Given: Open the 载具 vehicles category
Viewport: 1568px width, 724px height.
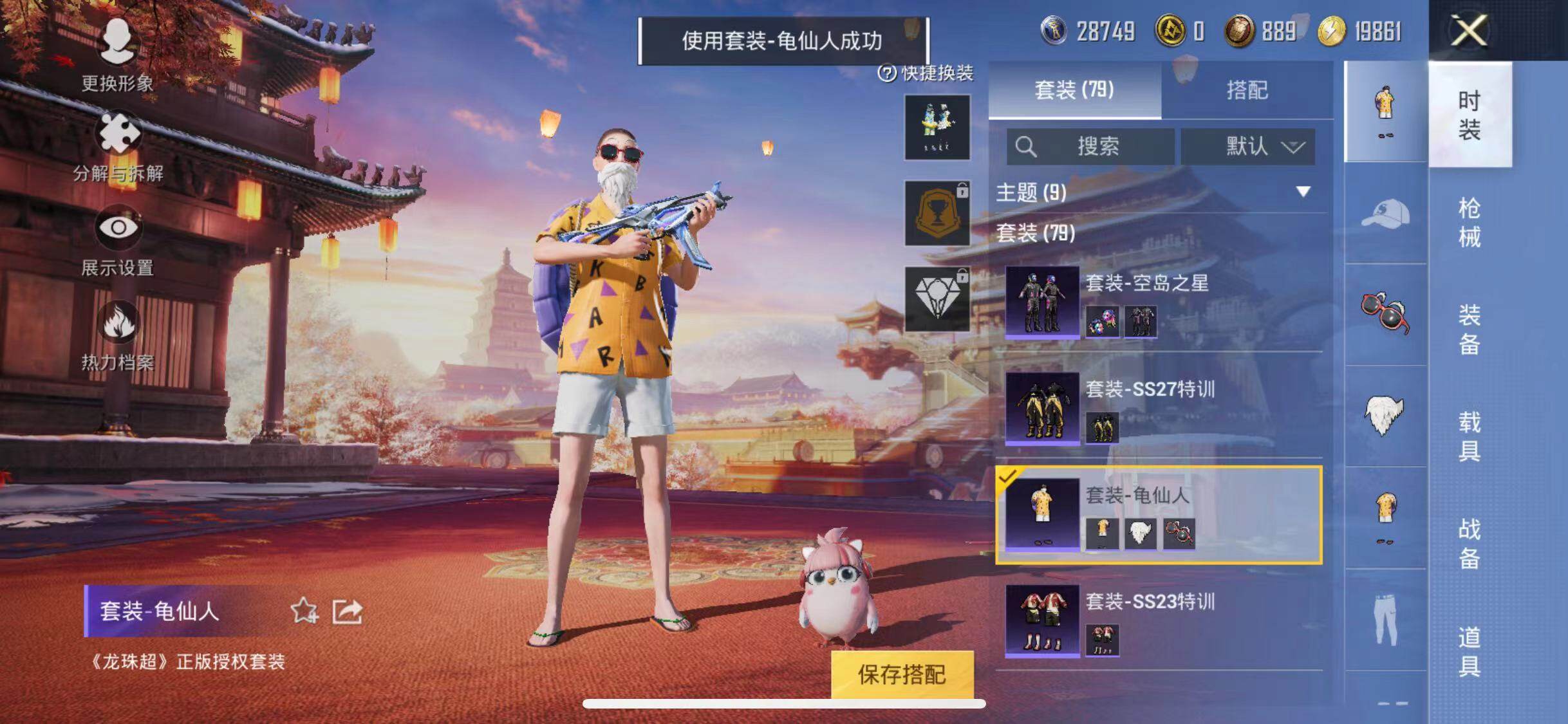Looking at the screenshot, I should tap(1469, 436).
